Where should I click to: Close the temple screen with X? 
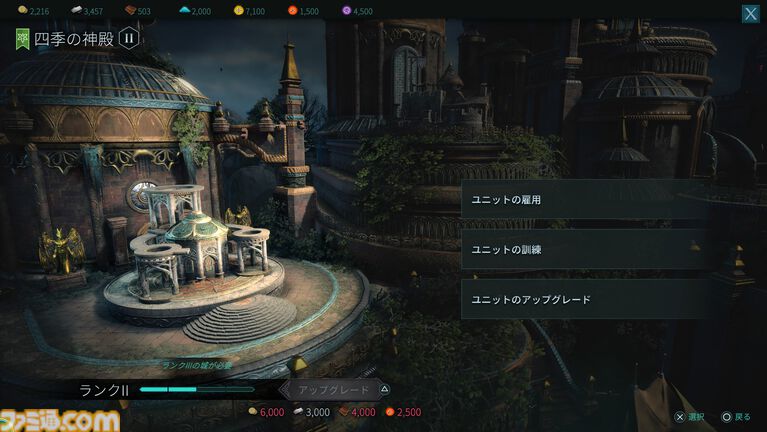click(x=750, y=14)
